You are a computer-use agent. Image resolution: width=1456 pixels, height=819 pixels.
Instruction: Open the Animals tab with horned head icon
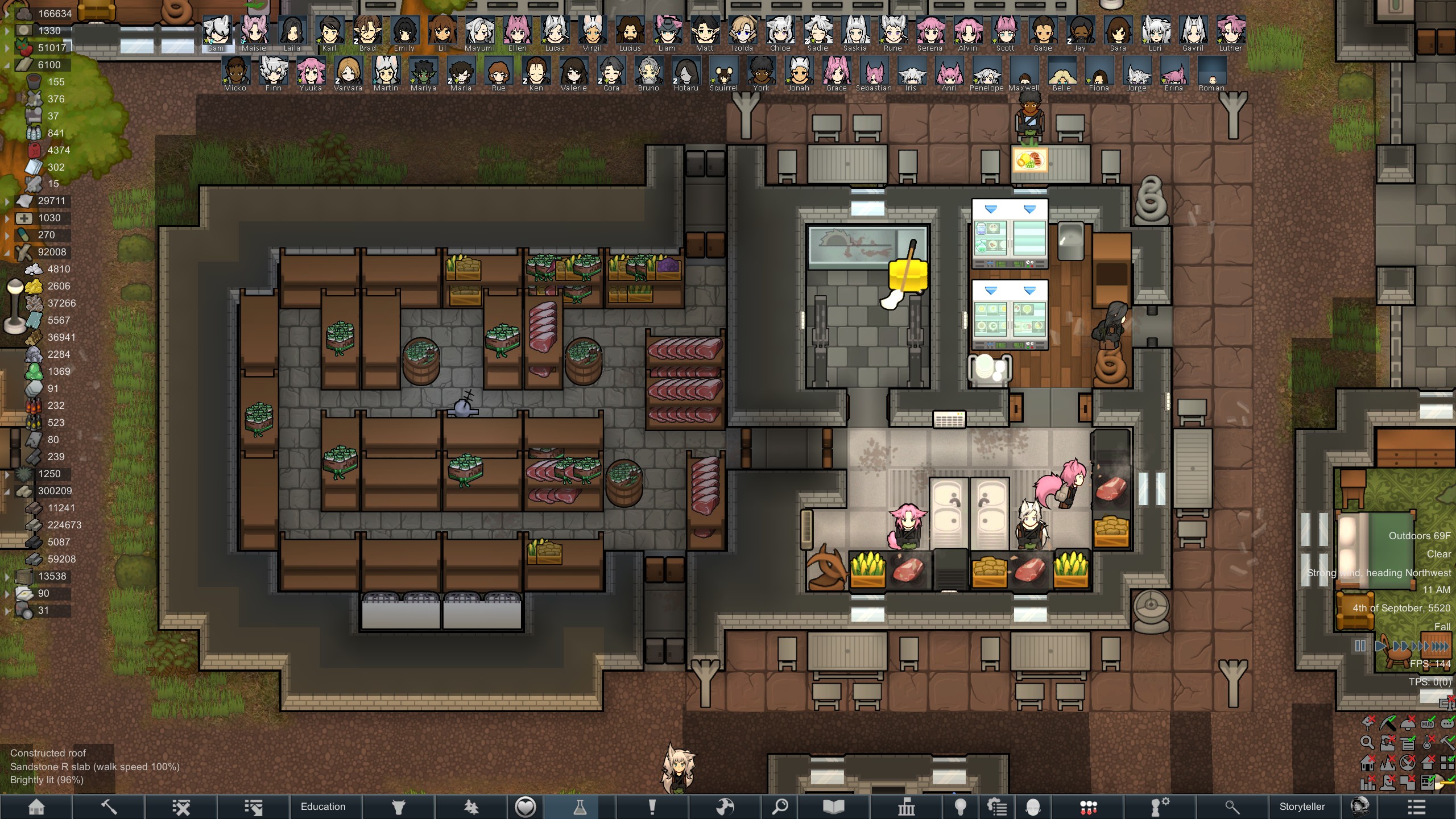click(x=398, y=806)
